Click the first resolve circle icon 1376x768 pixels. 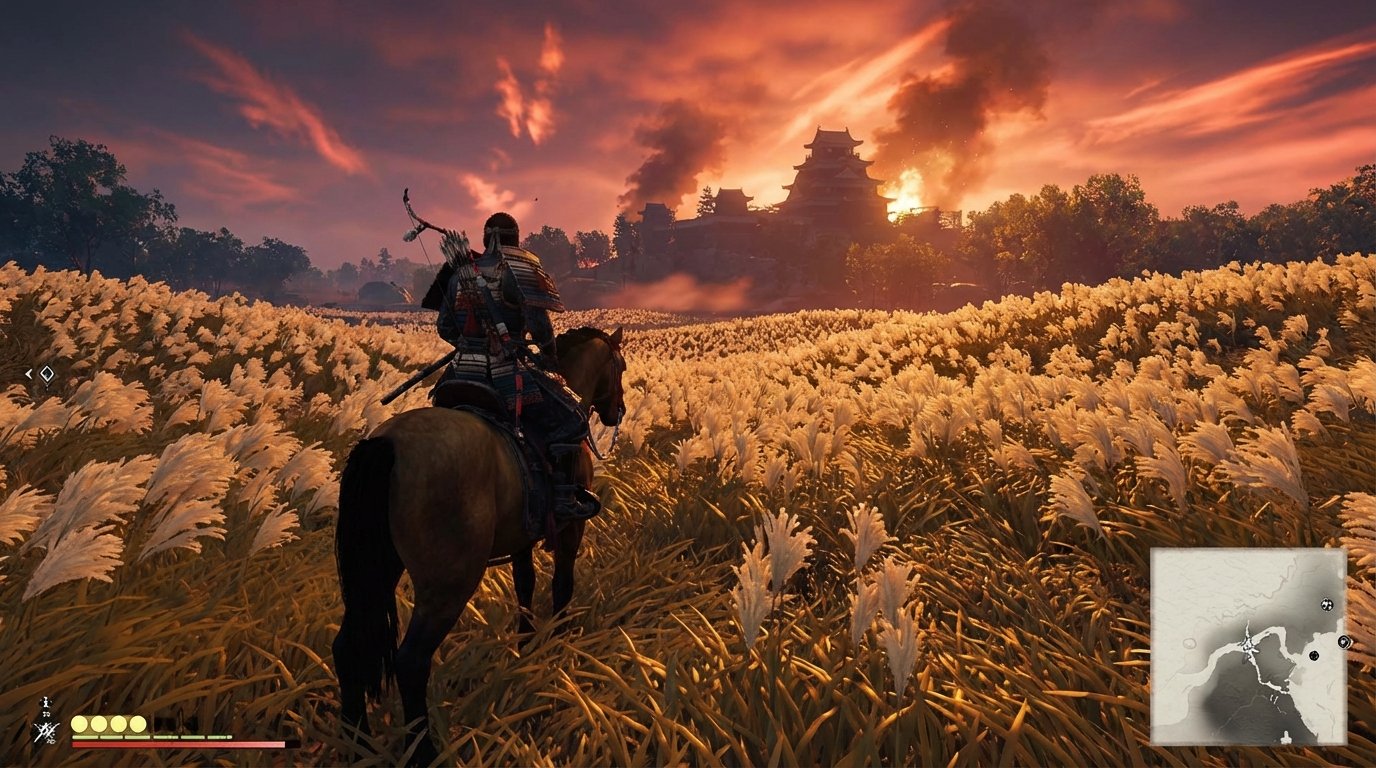(78, 723)
